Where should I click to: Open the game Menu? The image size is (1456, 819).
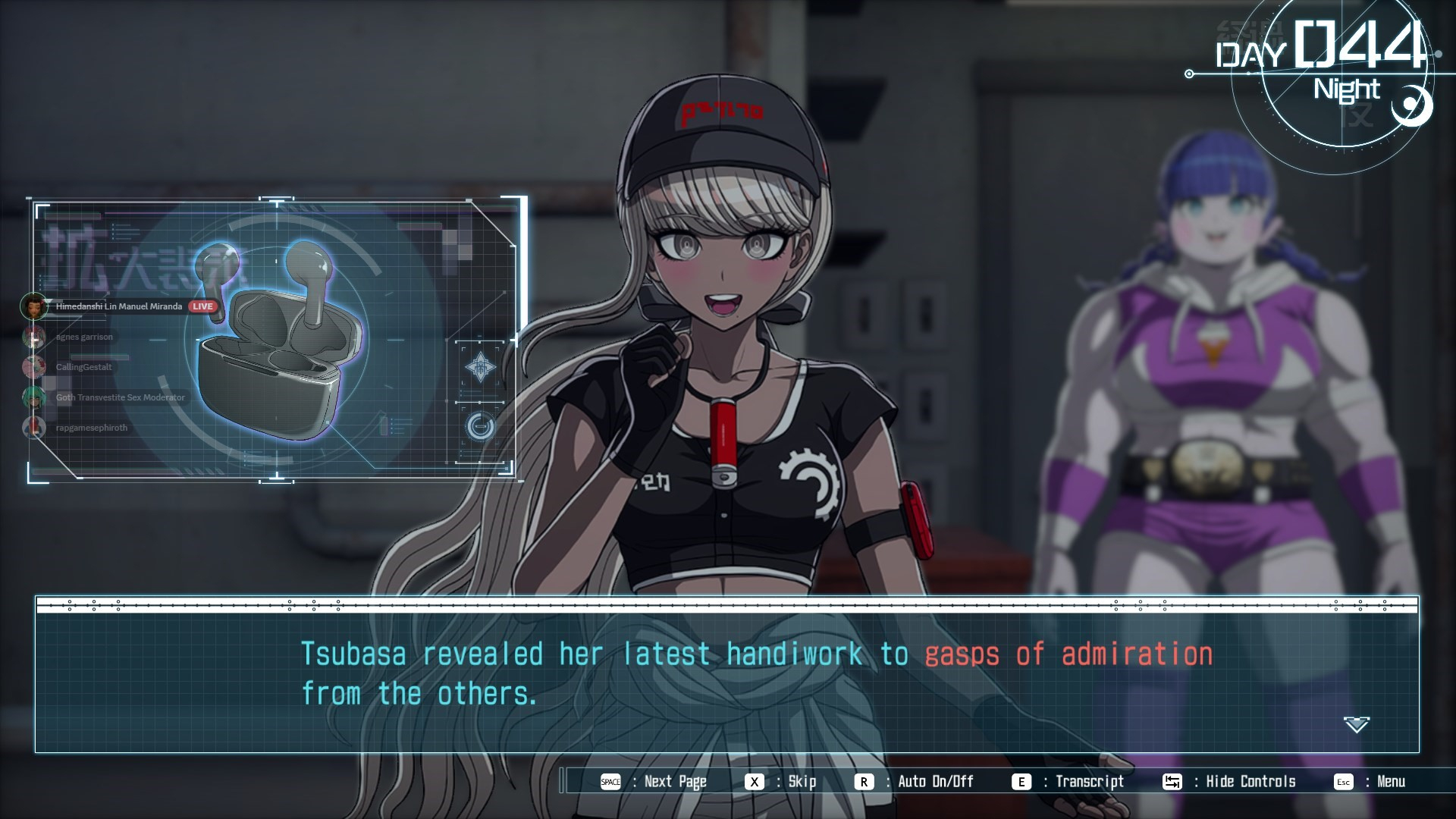1370,782
